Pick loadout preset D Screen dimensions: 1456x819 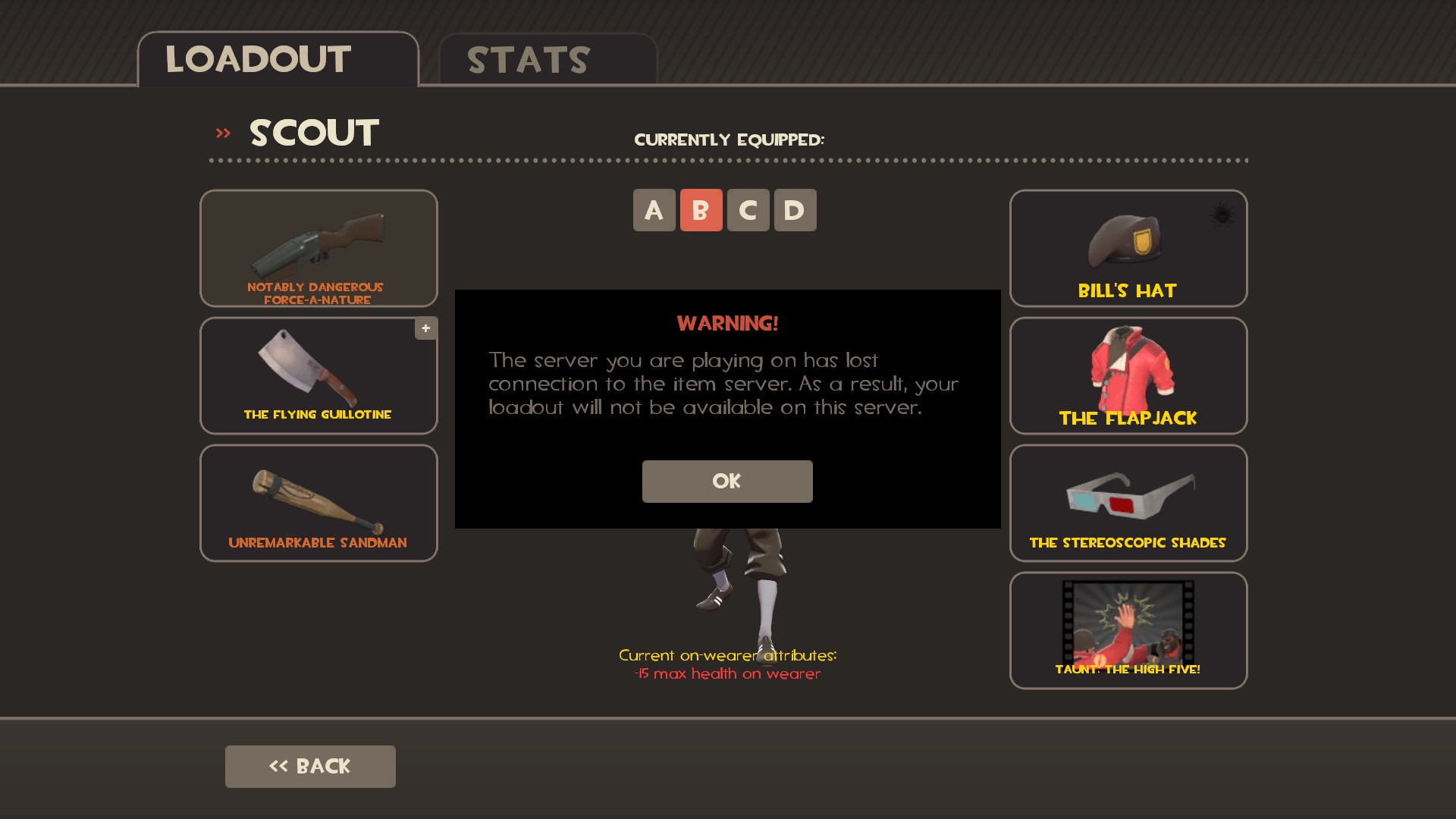pyautogui.click(x=795, y=210)
